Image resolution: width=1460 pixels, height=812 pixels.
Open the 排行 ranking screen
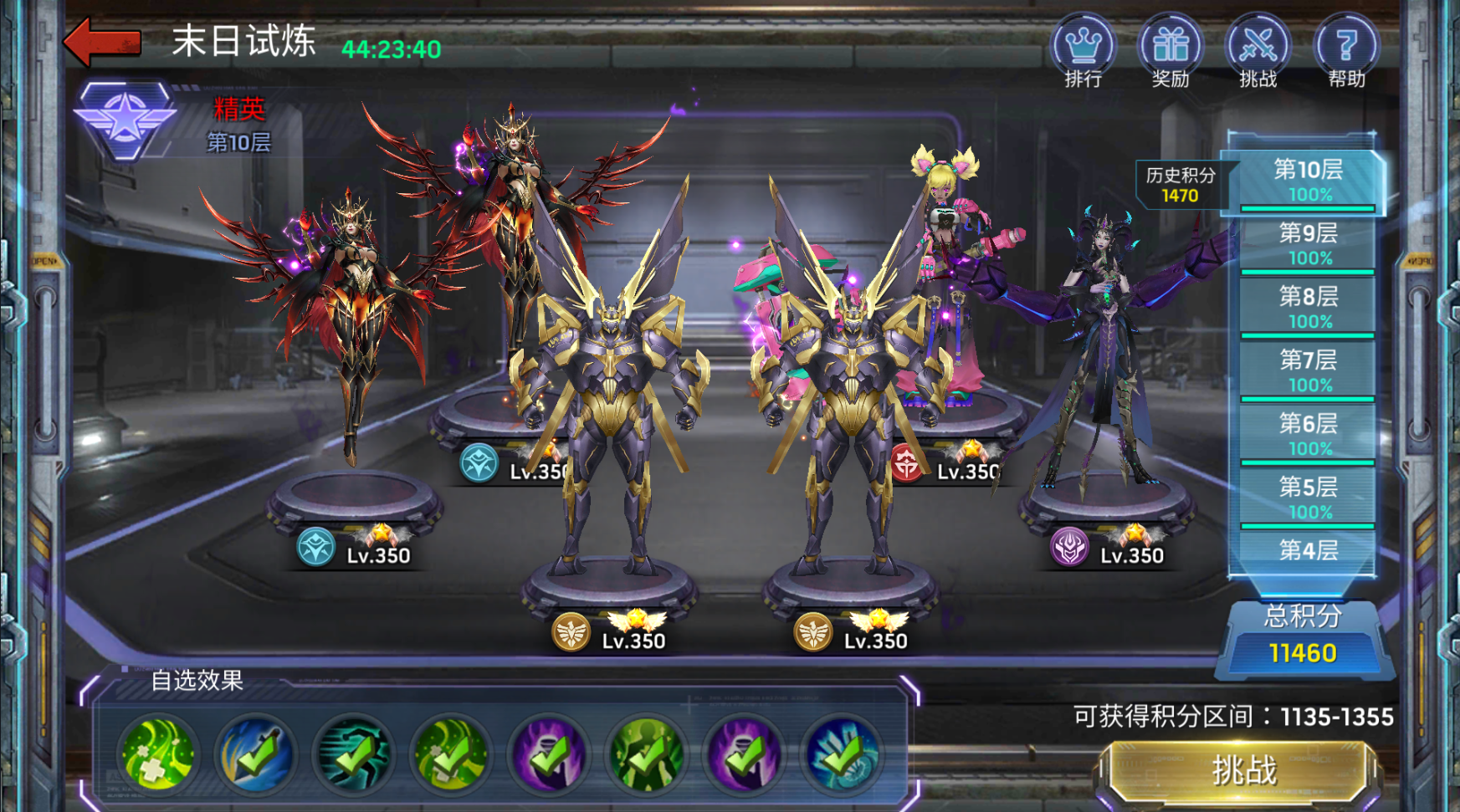coord(1083,50)
